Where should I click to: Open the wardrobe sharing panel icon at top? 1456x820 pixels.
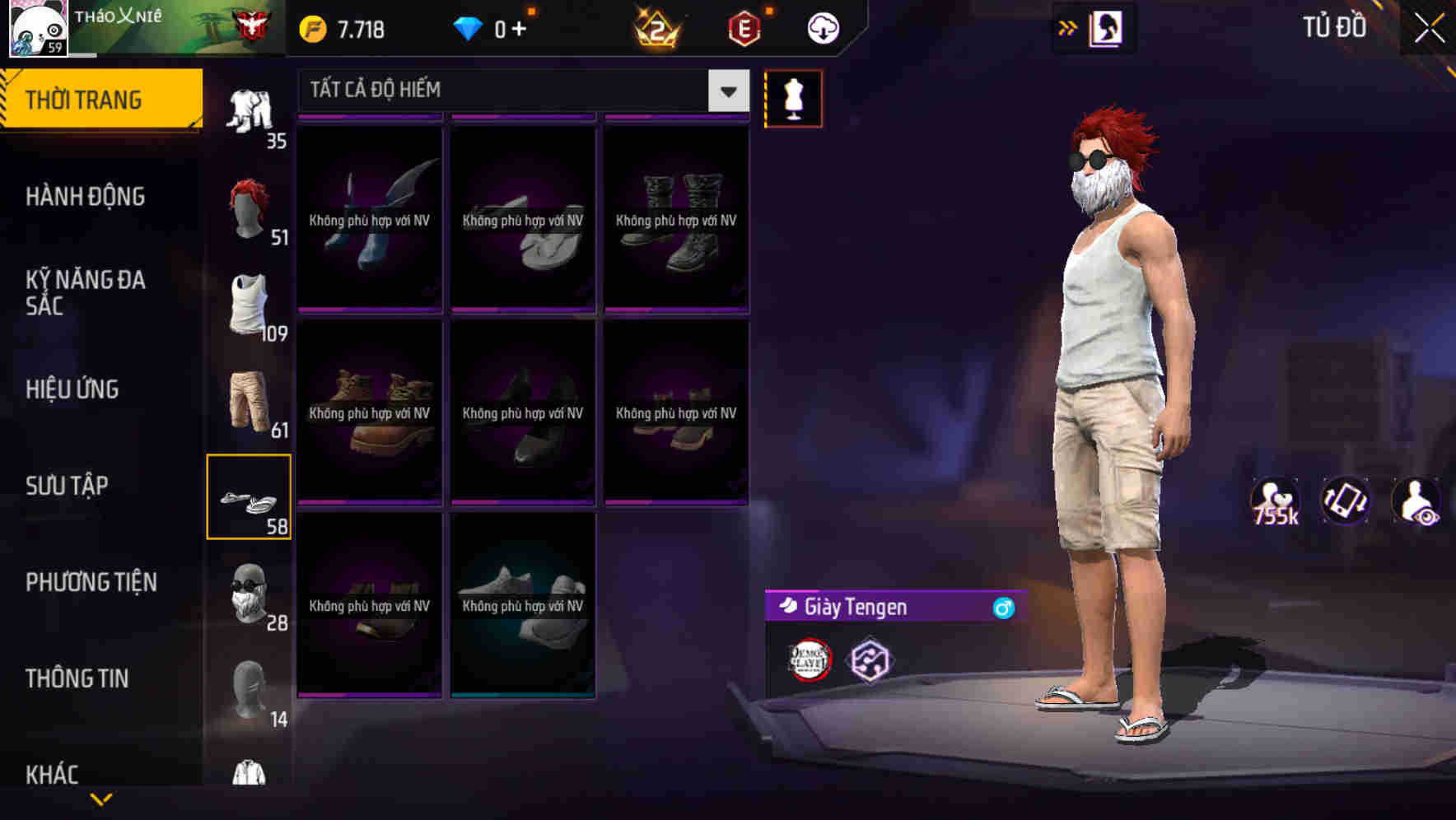coord(1105,27)
